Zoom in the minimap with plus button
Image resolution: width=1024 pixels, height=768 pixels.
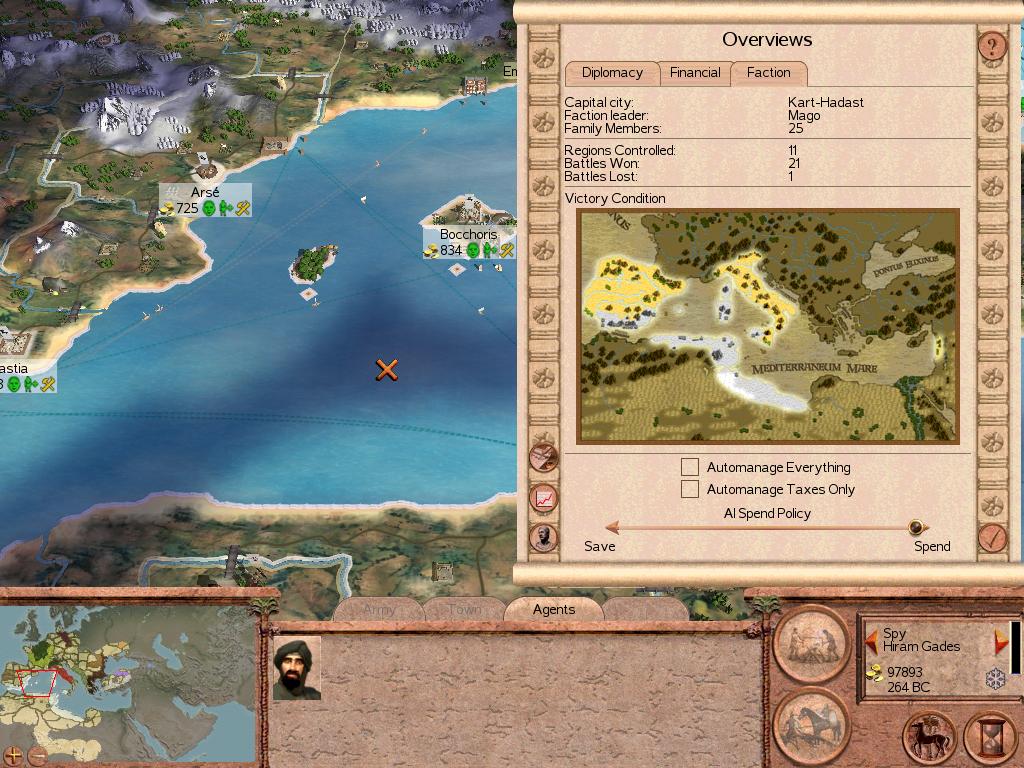coord(14,755)
